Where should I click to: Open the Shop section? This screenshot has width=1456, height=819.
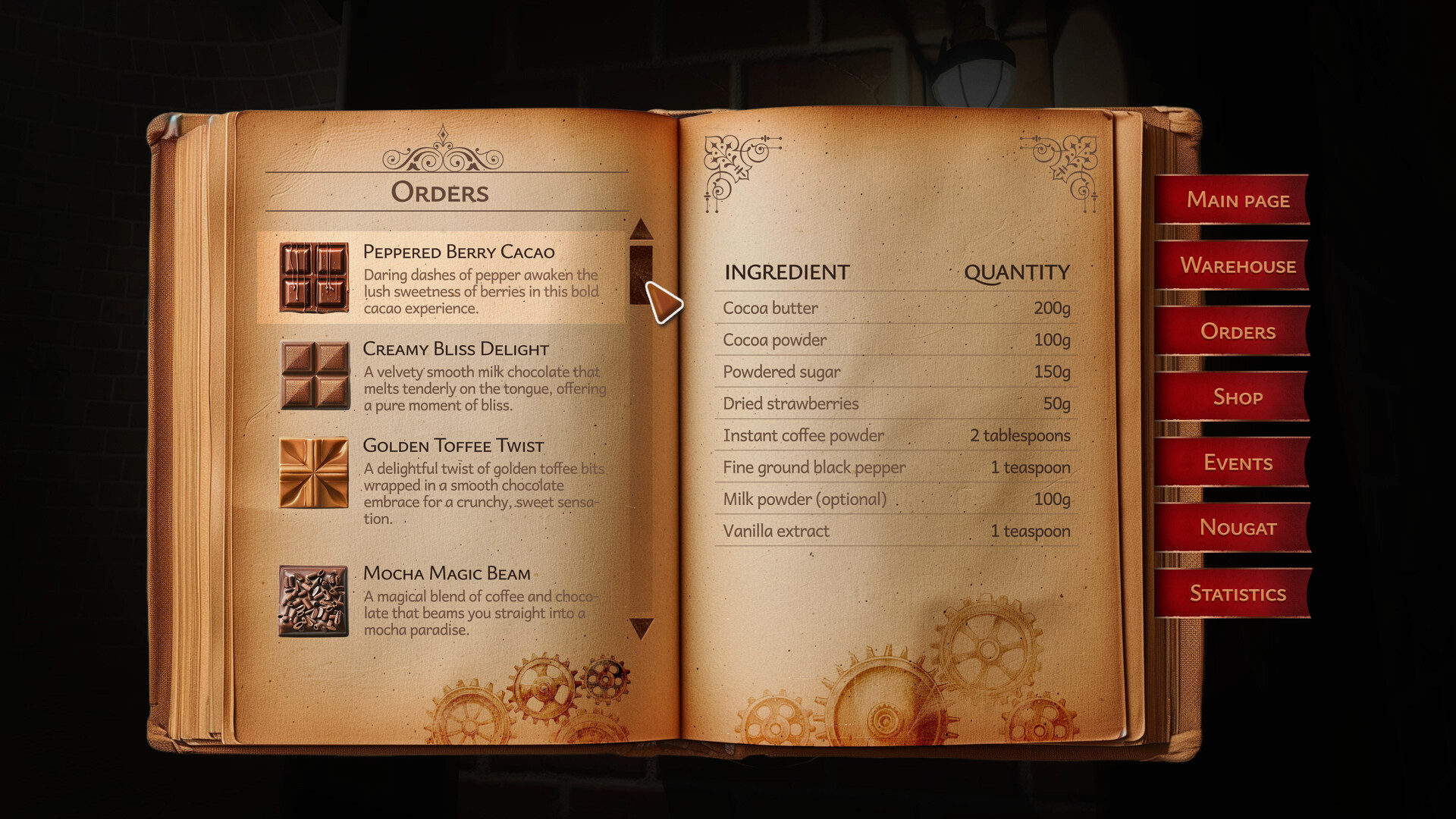(x=1238, y=397)
